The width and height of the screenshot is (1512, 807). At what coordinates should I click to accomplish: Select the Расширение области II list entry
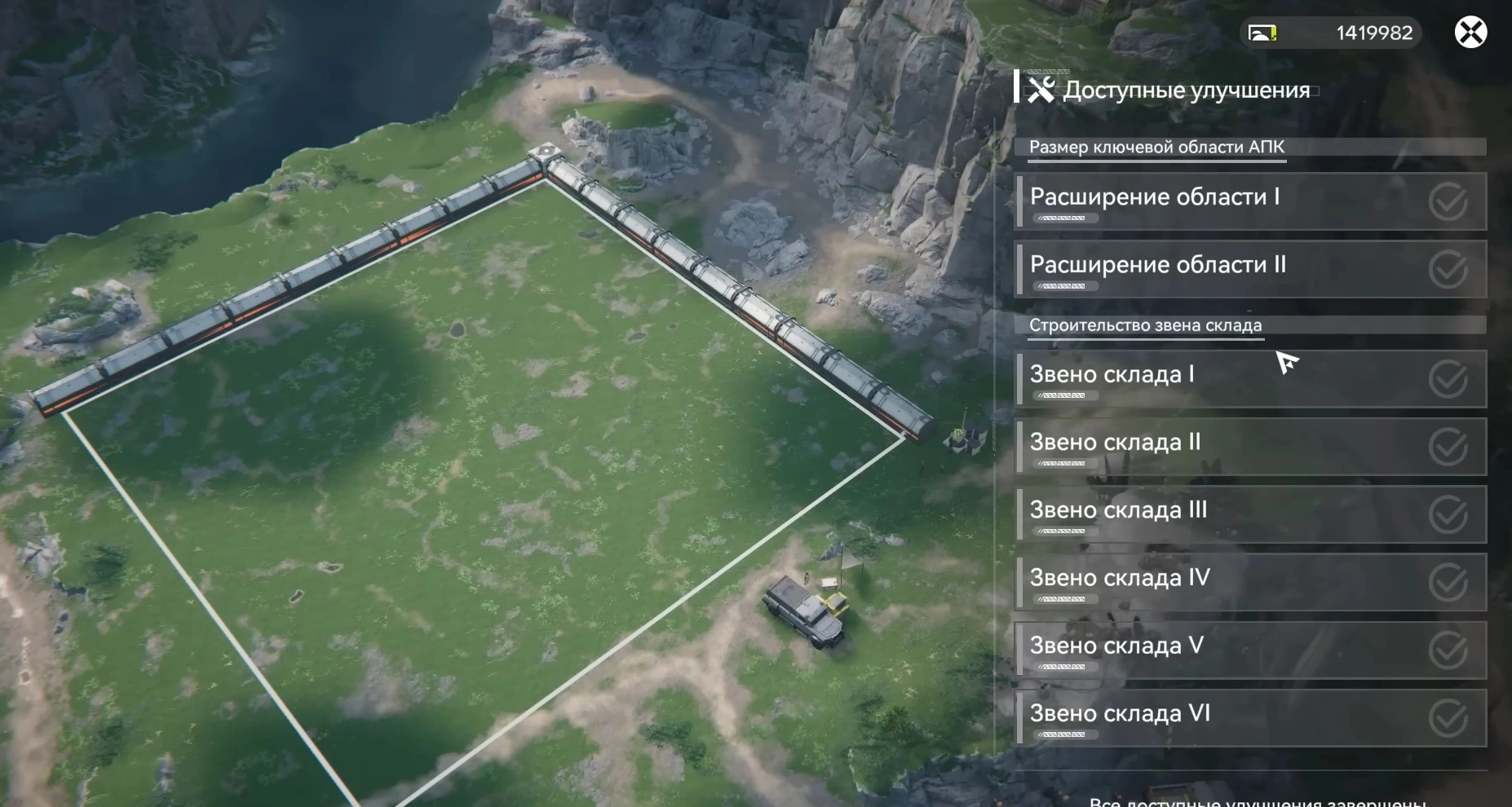pyautogui.click(x=1158, y=264)
